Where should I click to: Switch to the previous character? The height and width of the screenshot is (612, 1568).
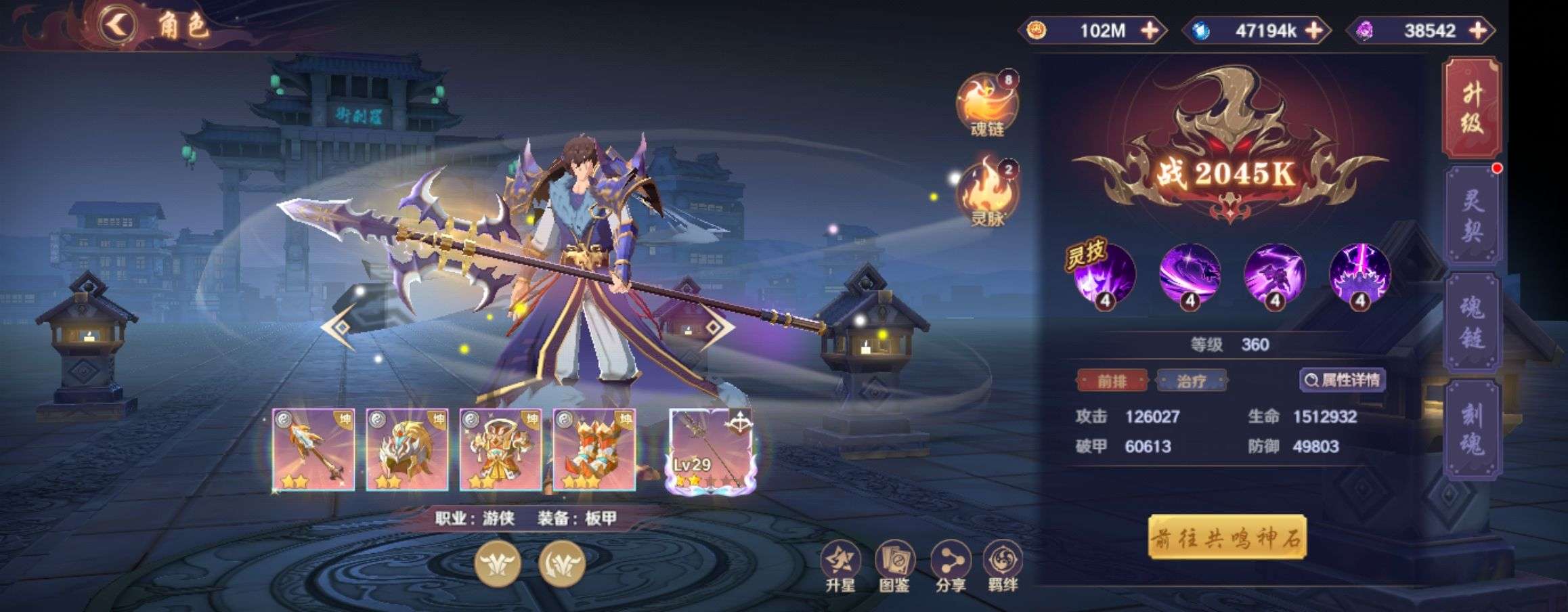(x=339, y=328)
